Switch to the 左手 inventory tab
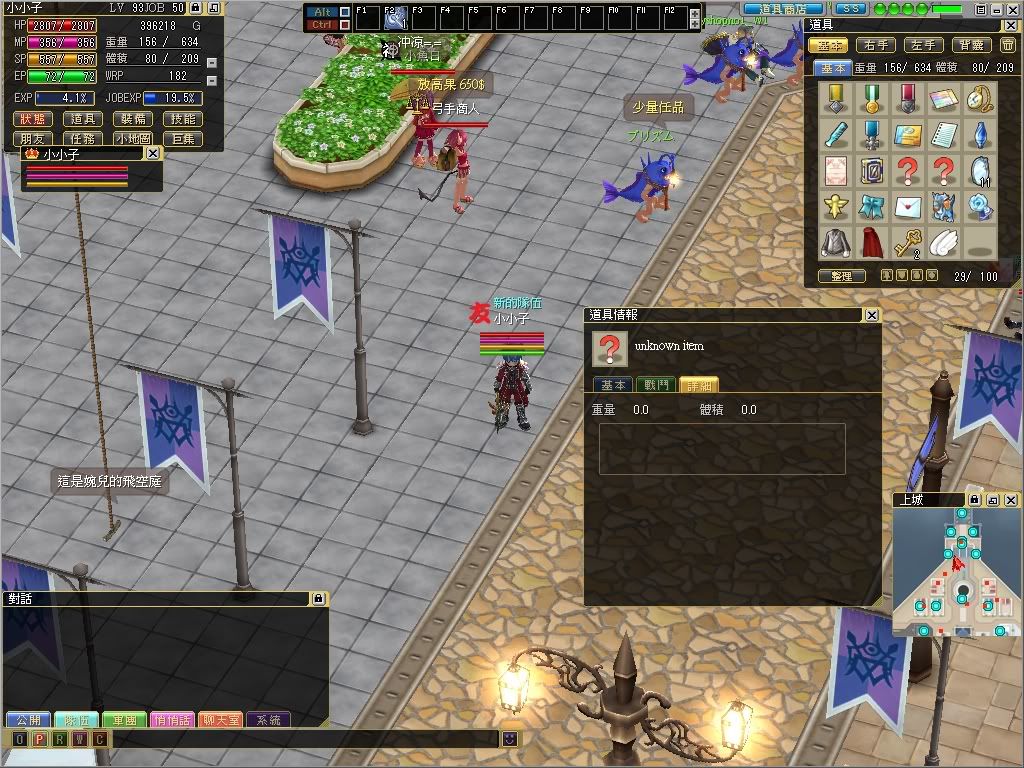This screenshot has height=768, width=1024. click(922, 45)
